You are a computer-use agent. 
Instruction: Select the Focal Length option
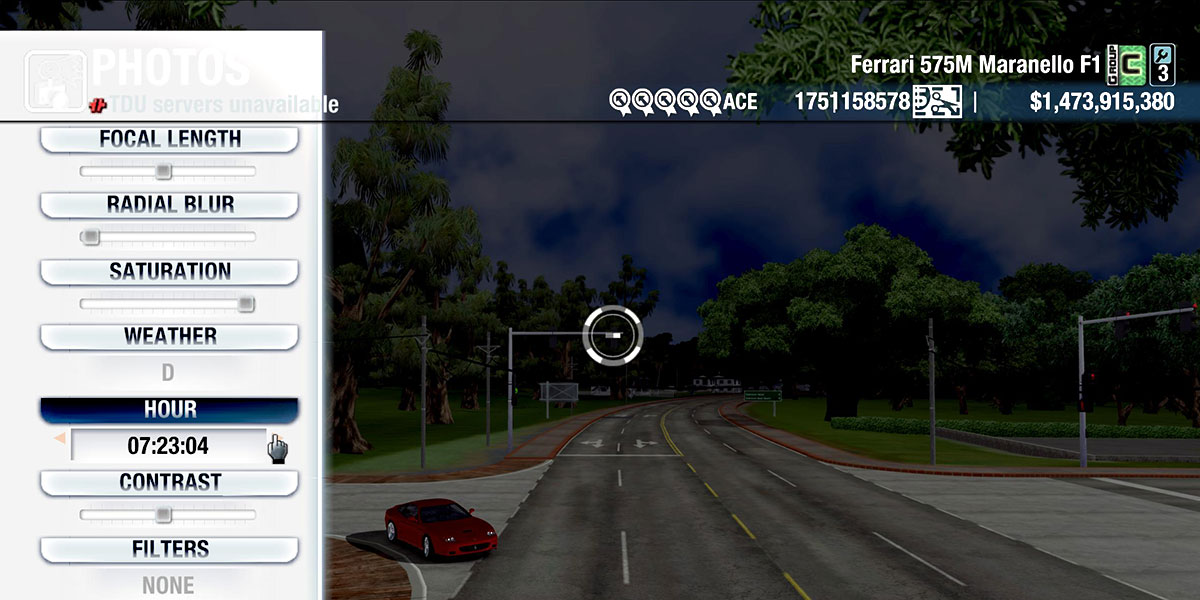(169, 139)
